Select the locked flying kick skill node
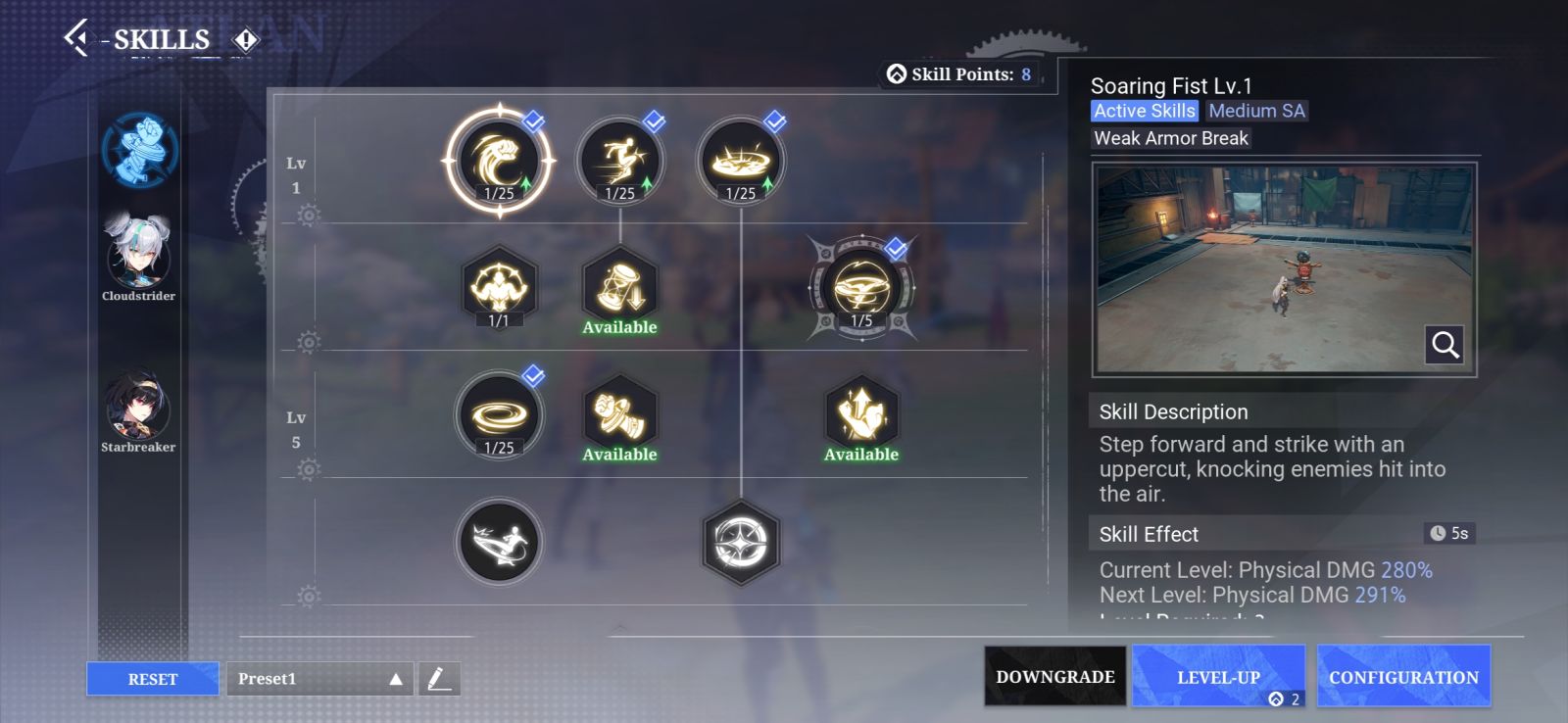The width and height of the screenshot is (1568, 723). [499, 542]
